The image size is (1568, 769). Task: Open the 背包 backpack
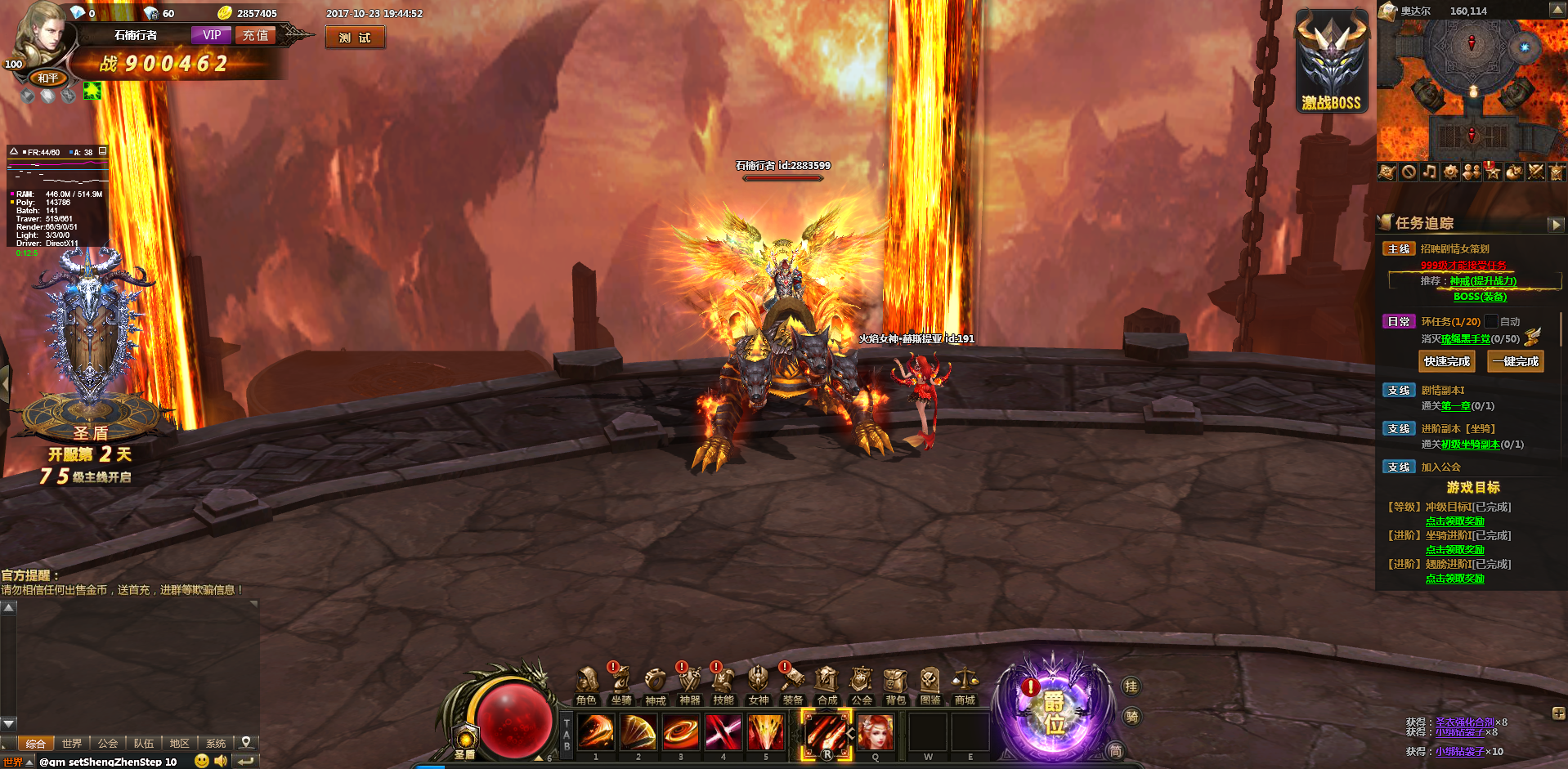(895, 683)
